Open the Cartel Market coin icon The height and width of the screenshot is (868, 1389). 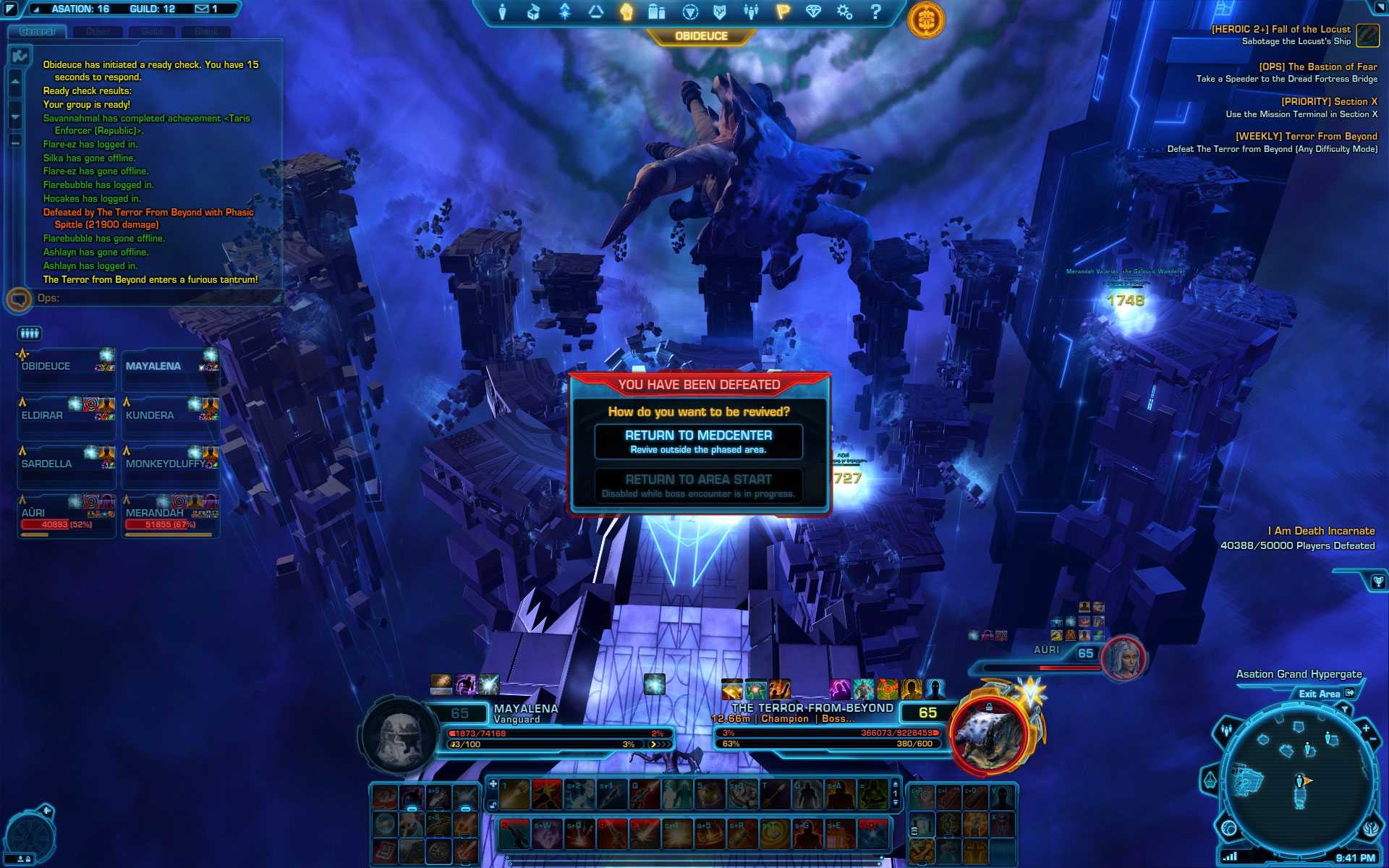tap(925, 19)
